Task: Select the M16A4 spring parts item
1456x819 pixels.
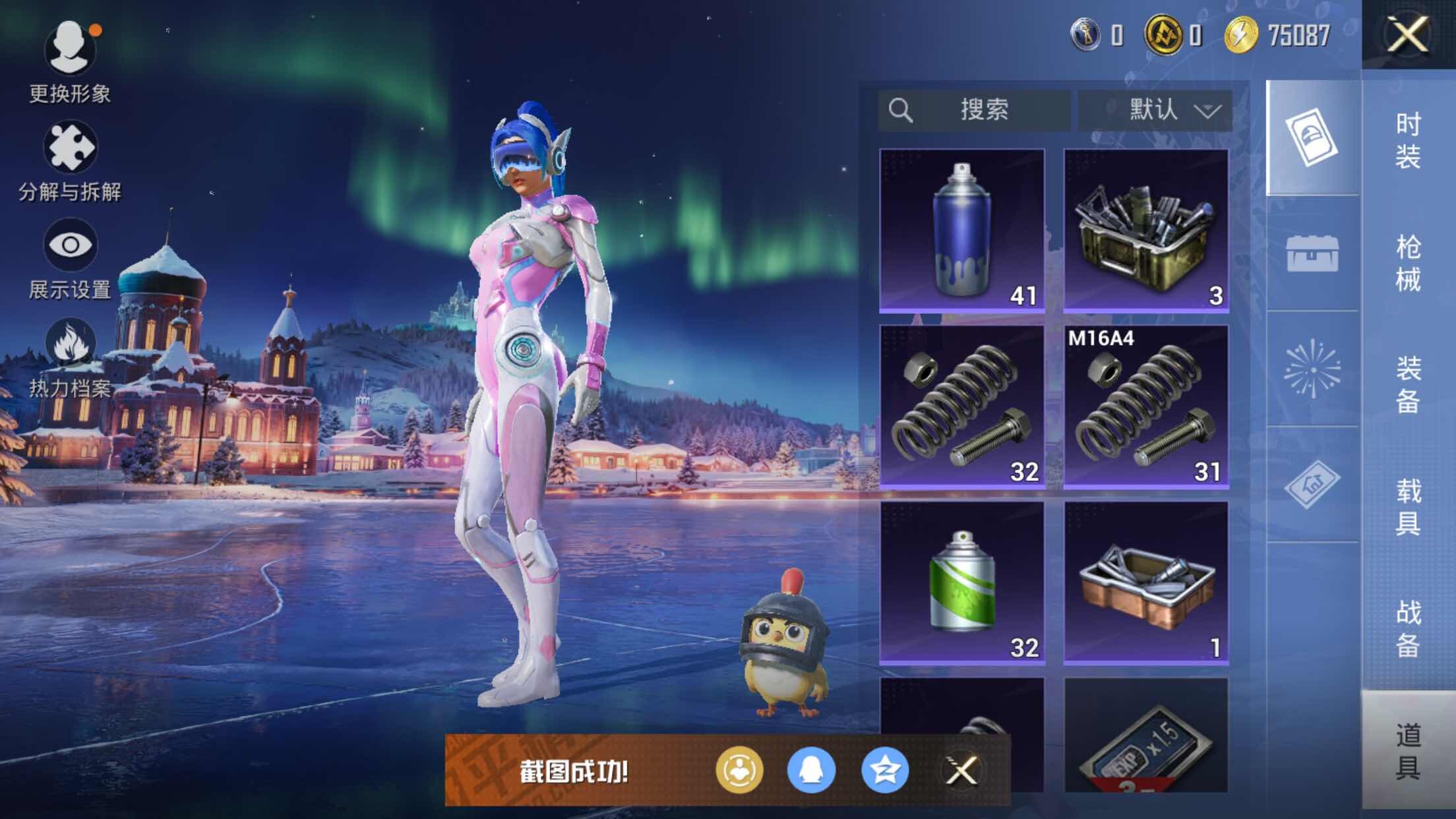Action: [x=1146, y=407]
